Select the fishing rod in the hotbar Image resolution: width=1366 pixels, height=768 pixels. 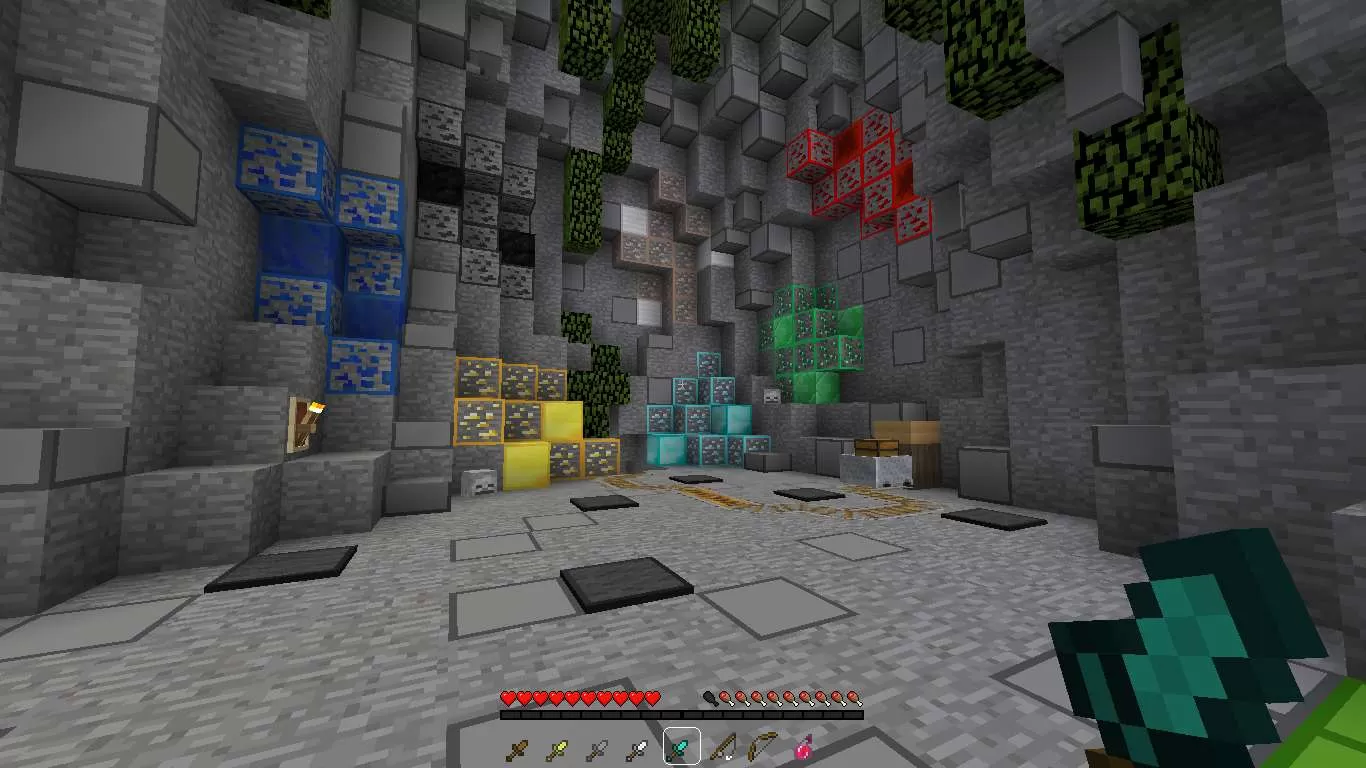(x=723, y=748)
